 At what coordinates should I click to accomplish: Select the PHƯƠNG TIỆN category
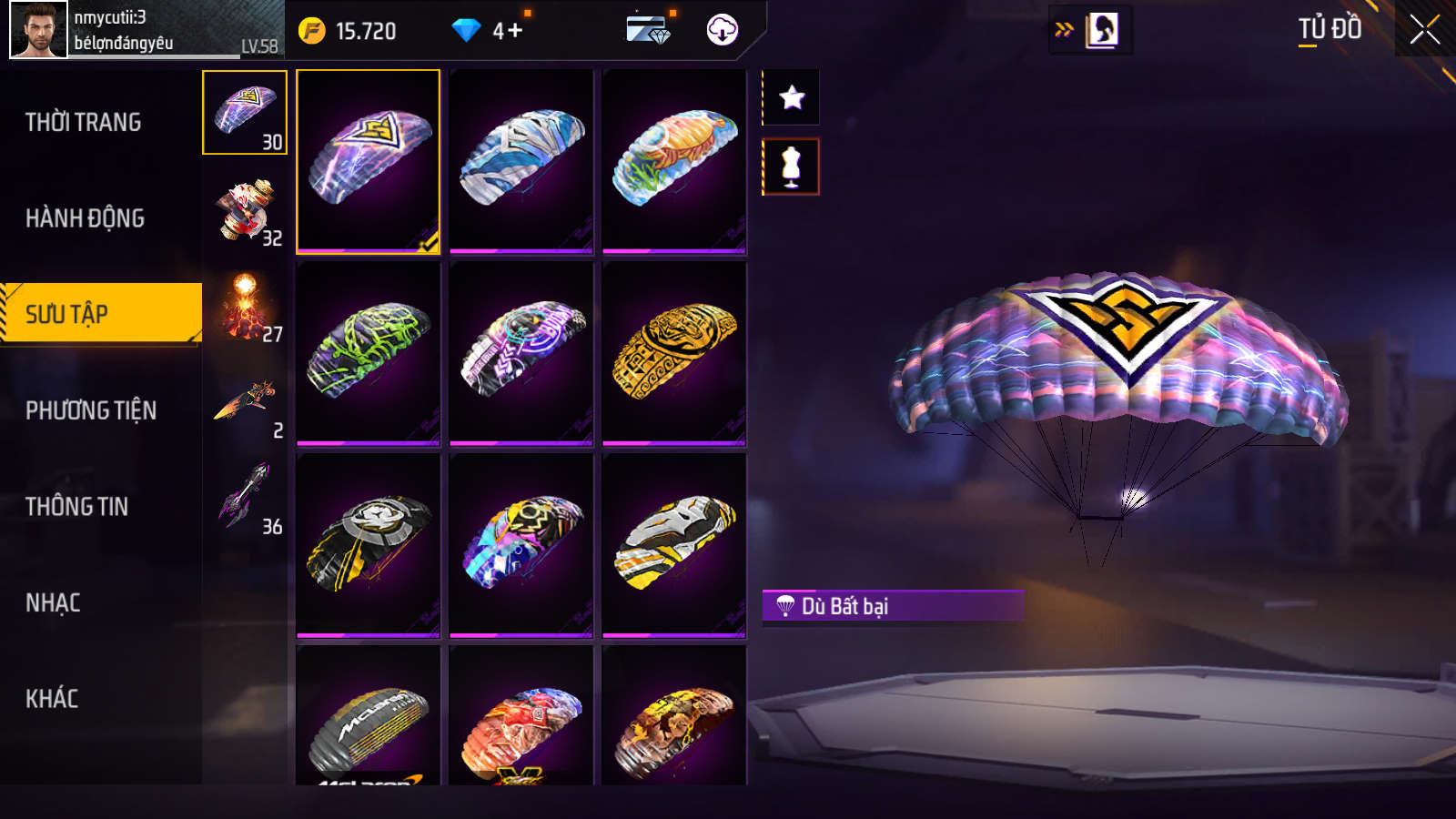click(91, 410)
